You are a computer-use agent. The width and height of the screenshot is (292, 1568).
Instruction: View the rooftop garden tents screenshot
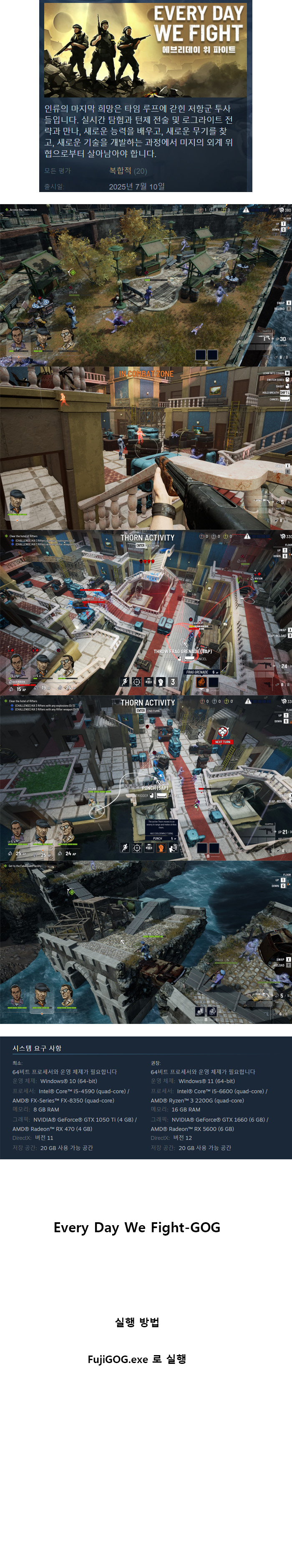[x=146, y=284]
